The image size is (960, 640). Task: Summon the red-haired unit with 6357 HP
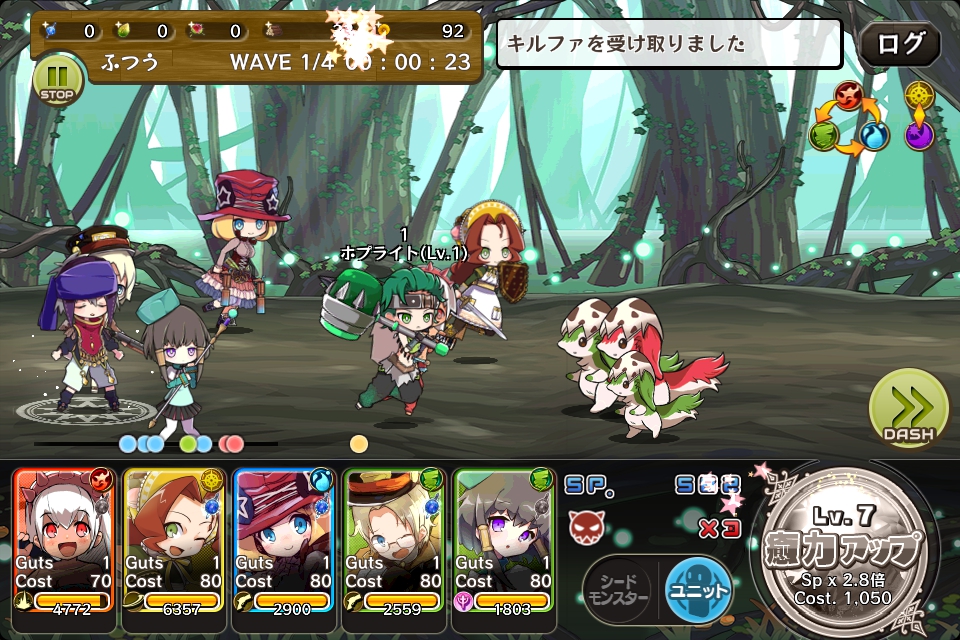(174, 540)
